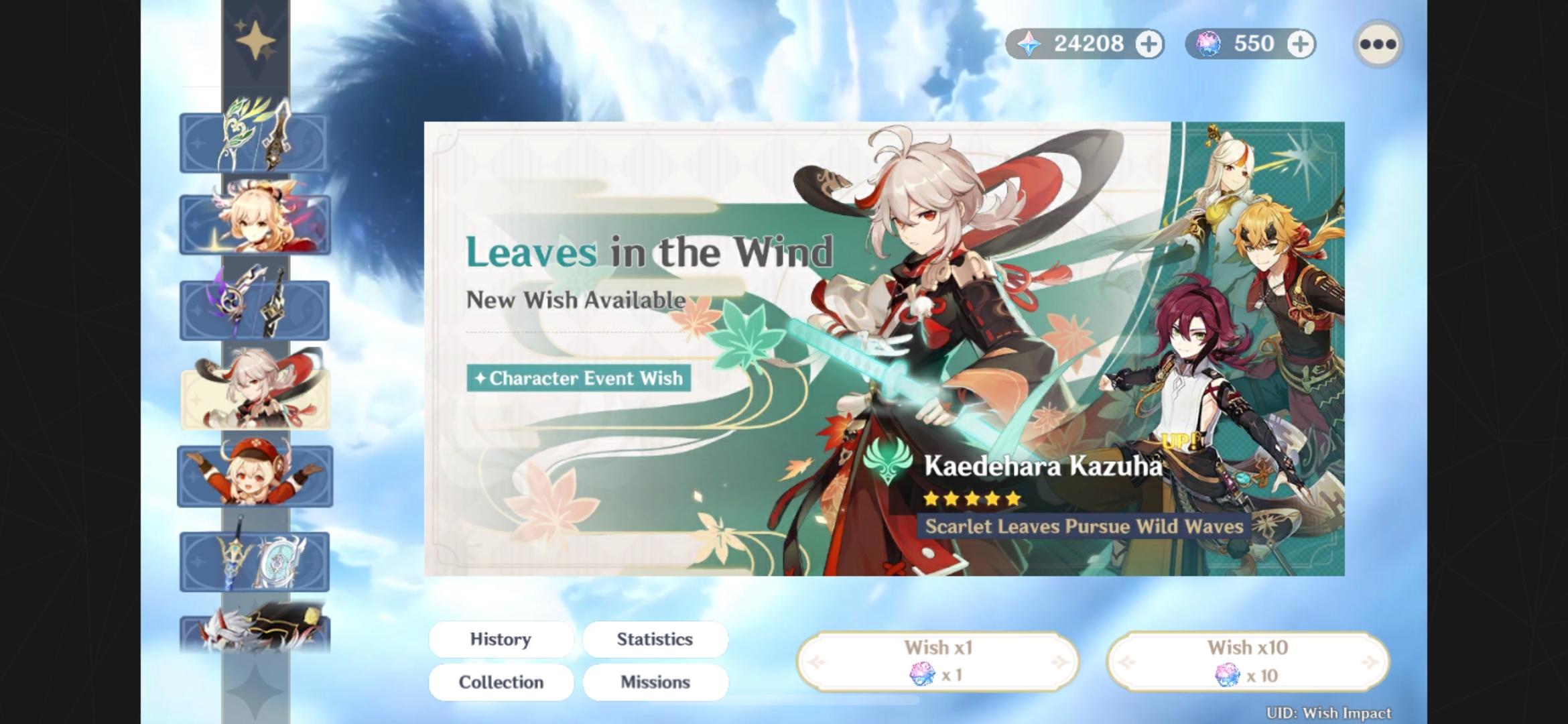Open the wish History page
The image size is (1568, 724).
point(501,639)
